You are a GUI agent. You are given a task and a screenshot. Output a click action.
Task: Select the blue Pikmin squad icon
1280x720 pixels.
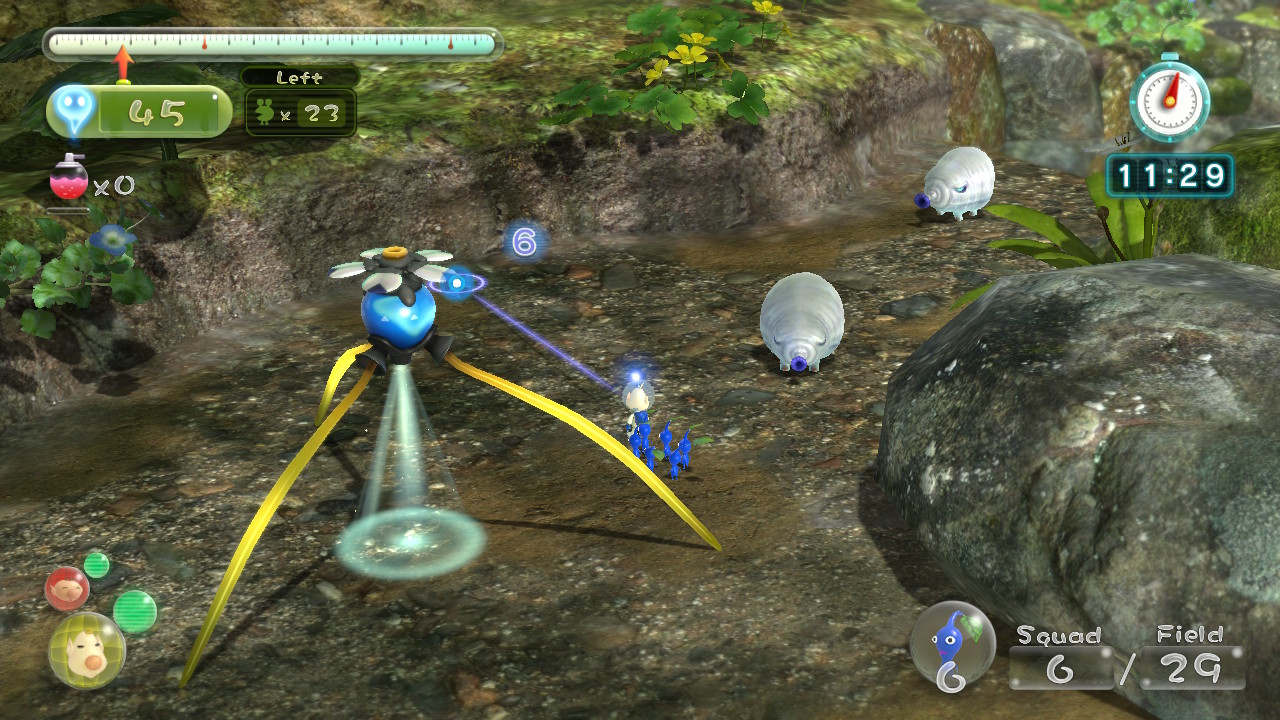click(951, 642)
